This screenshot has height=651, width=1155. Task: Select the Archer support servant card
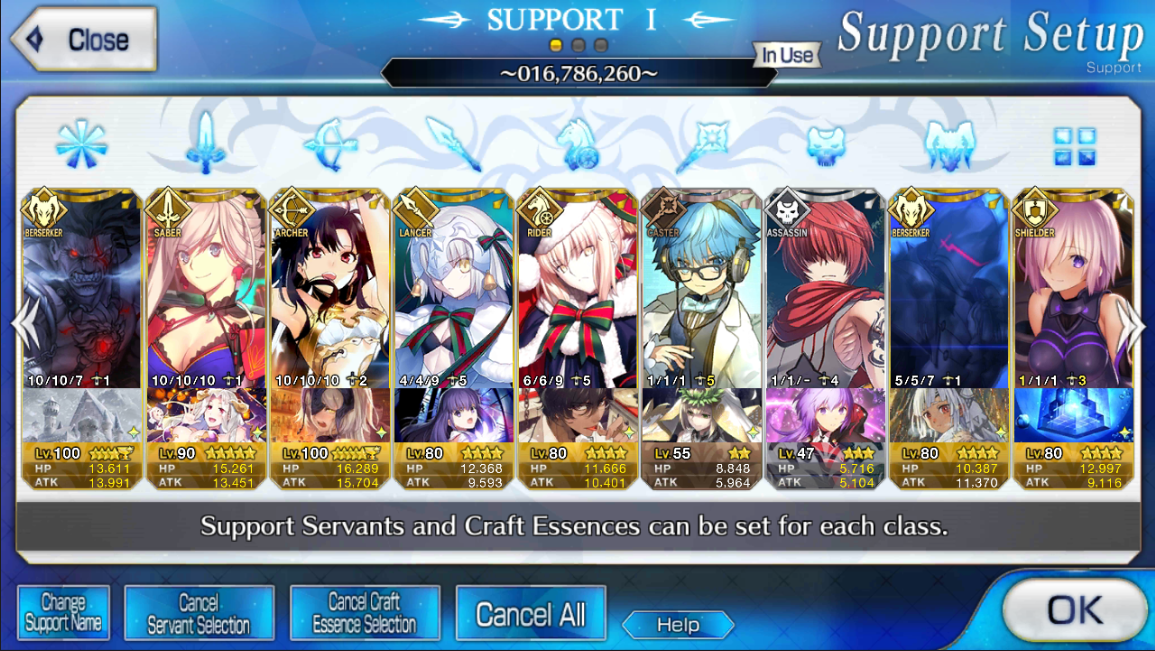[x=330, y=290]
